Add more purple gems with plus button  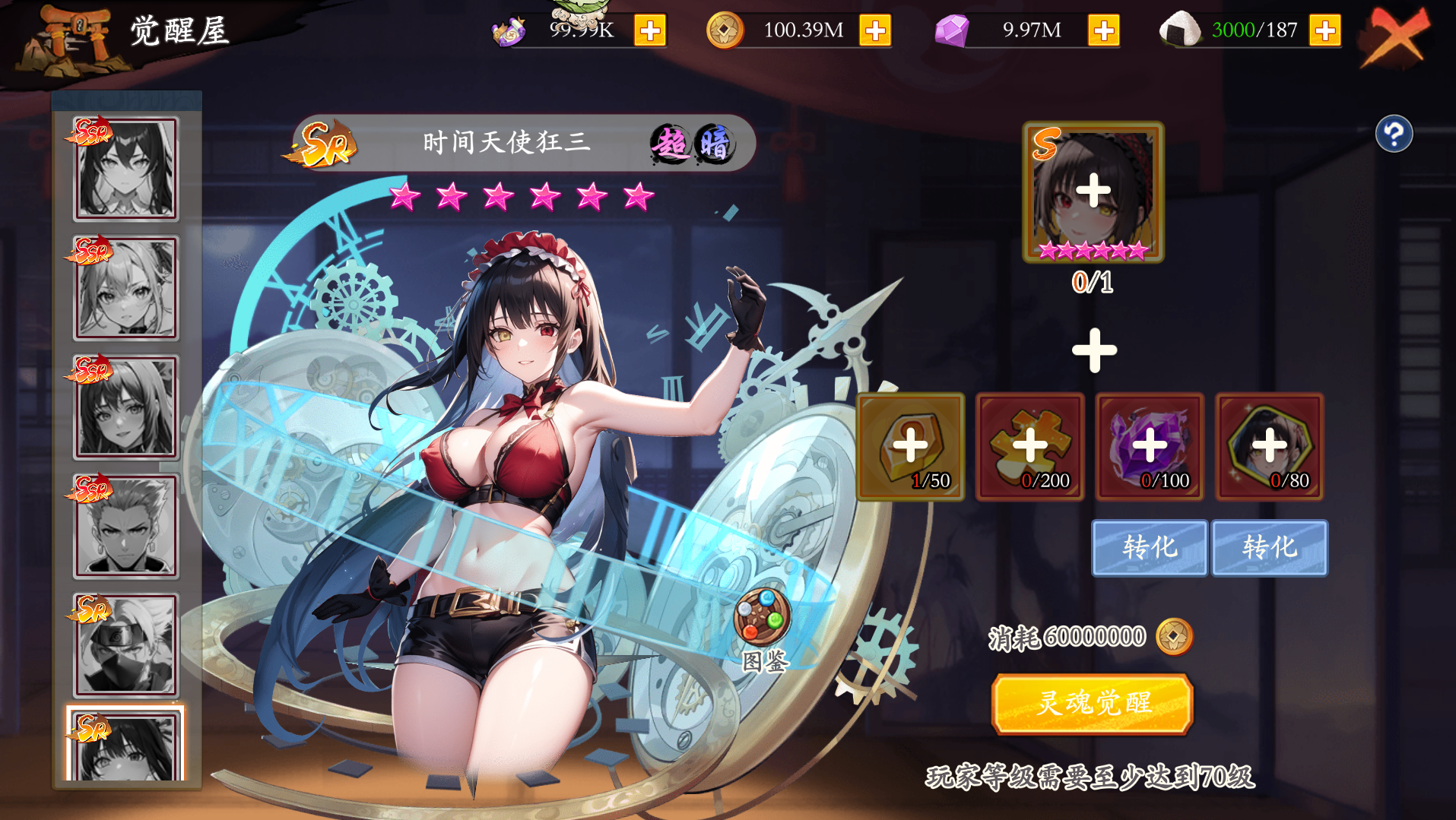(x=1103, y=31)
